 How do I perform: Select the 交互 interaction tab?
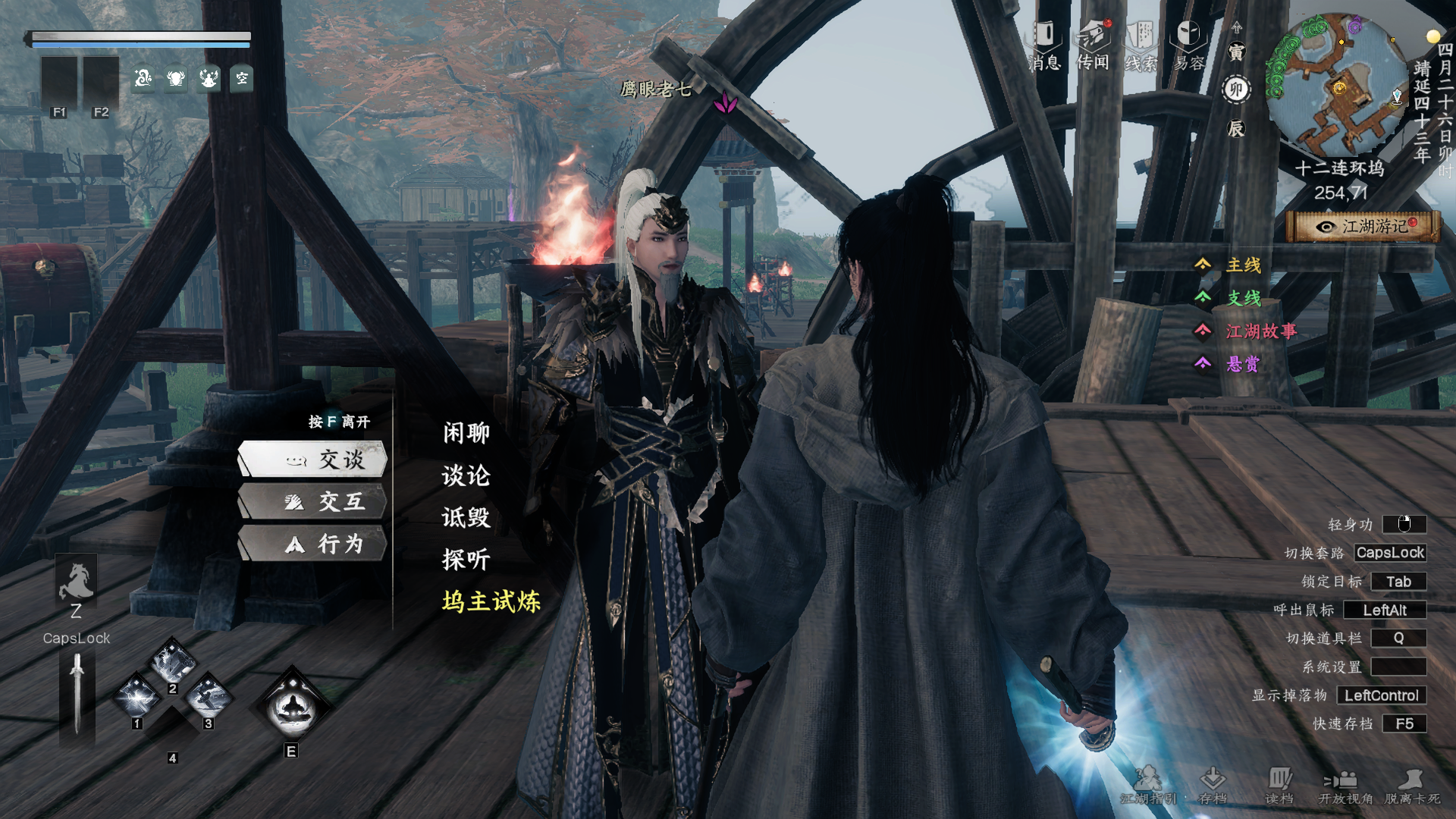click(x=313, y=501)
